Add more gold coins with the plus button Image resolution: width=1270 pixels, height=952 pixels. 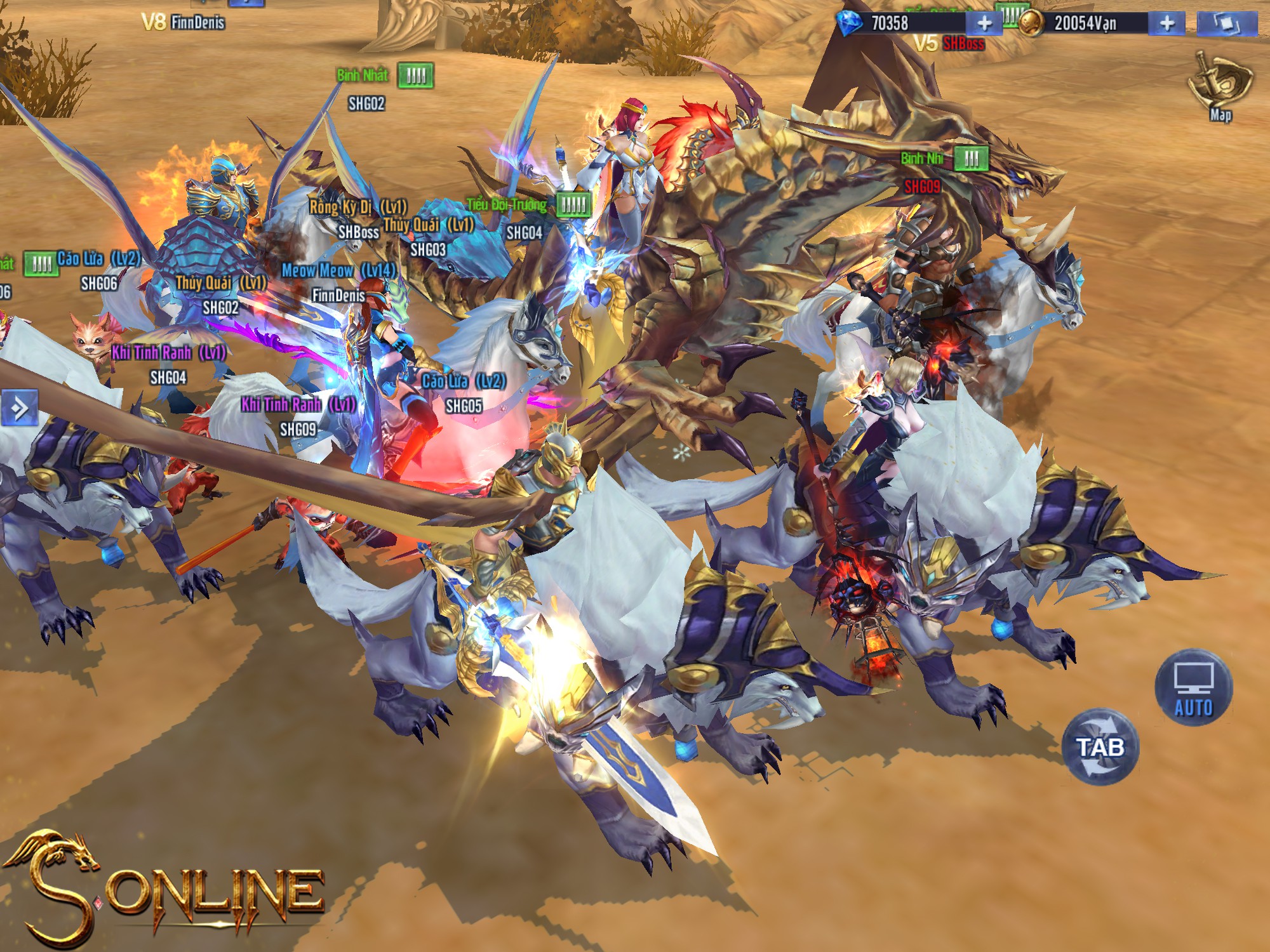click(1166, 23)
